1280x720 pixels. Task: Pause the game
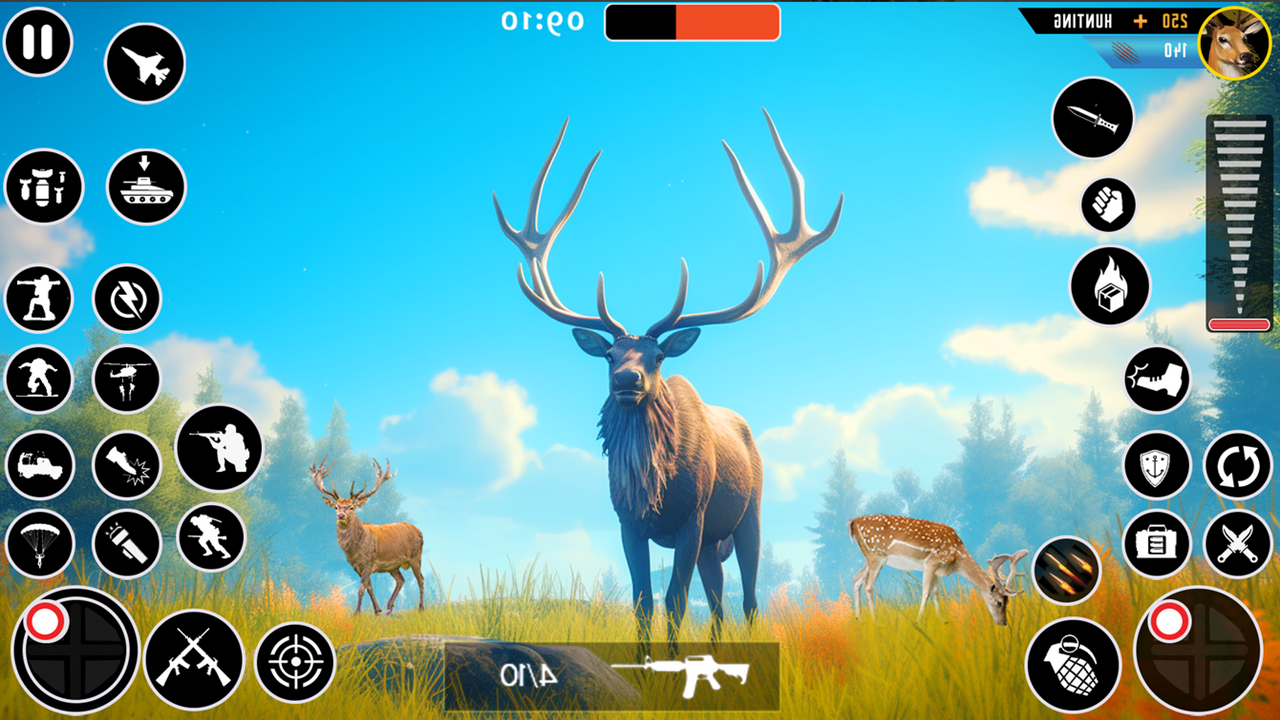[40, 41]
